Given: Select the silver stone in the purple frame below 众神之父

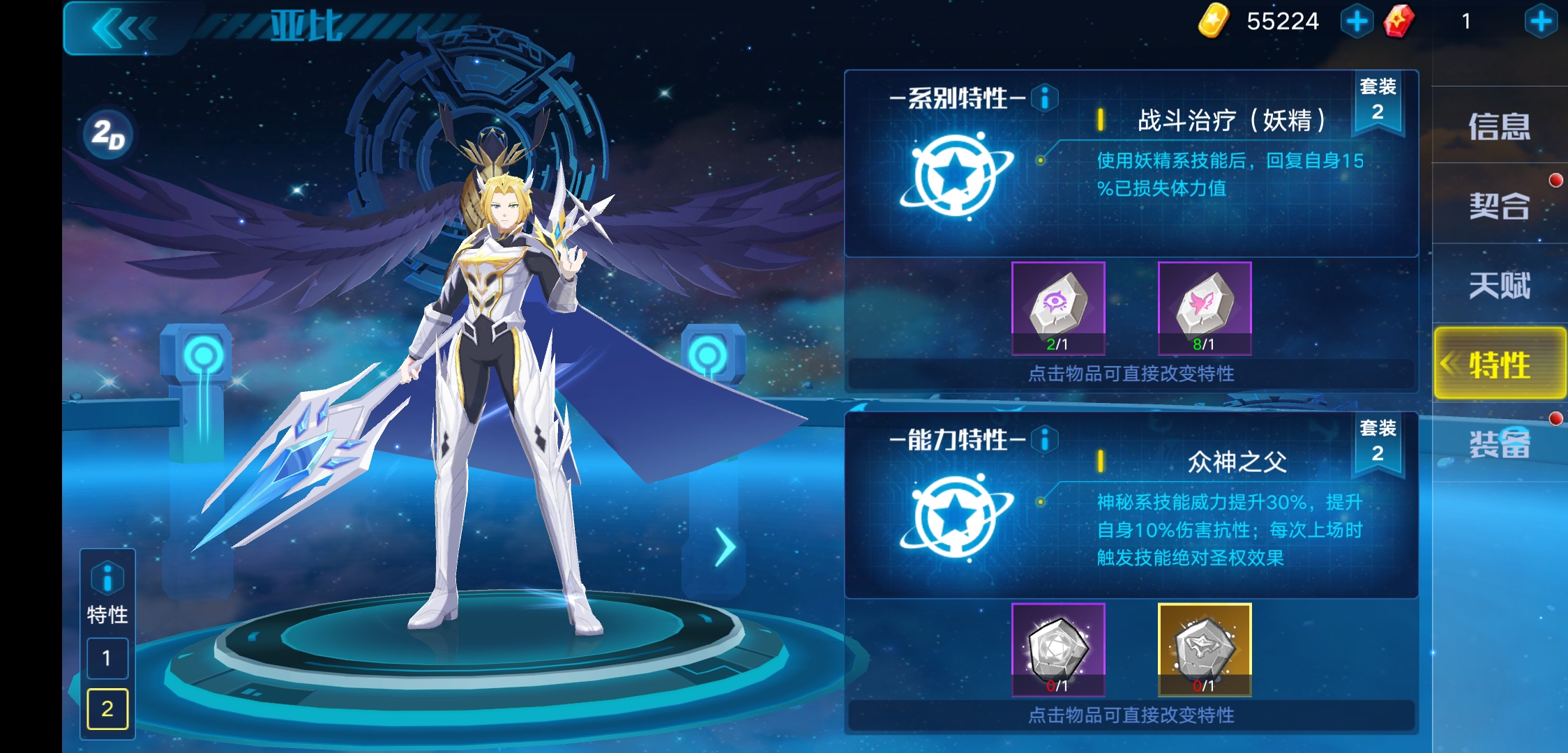Looking at the screenshot, I should (1059, 648).
